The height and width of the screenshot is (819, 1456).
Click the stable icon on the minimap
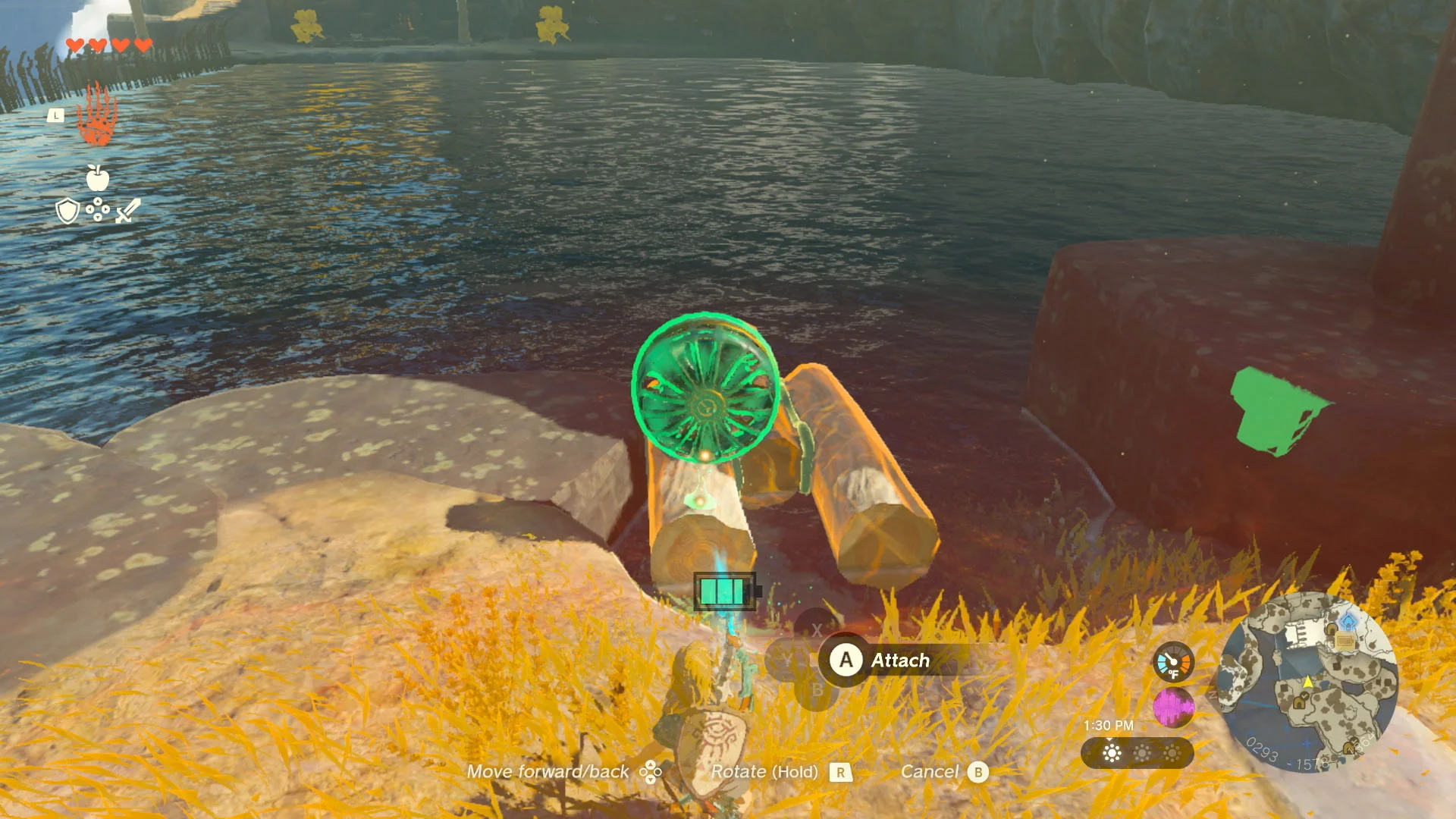pyautogui.click(x=1345, y=639)
